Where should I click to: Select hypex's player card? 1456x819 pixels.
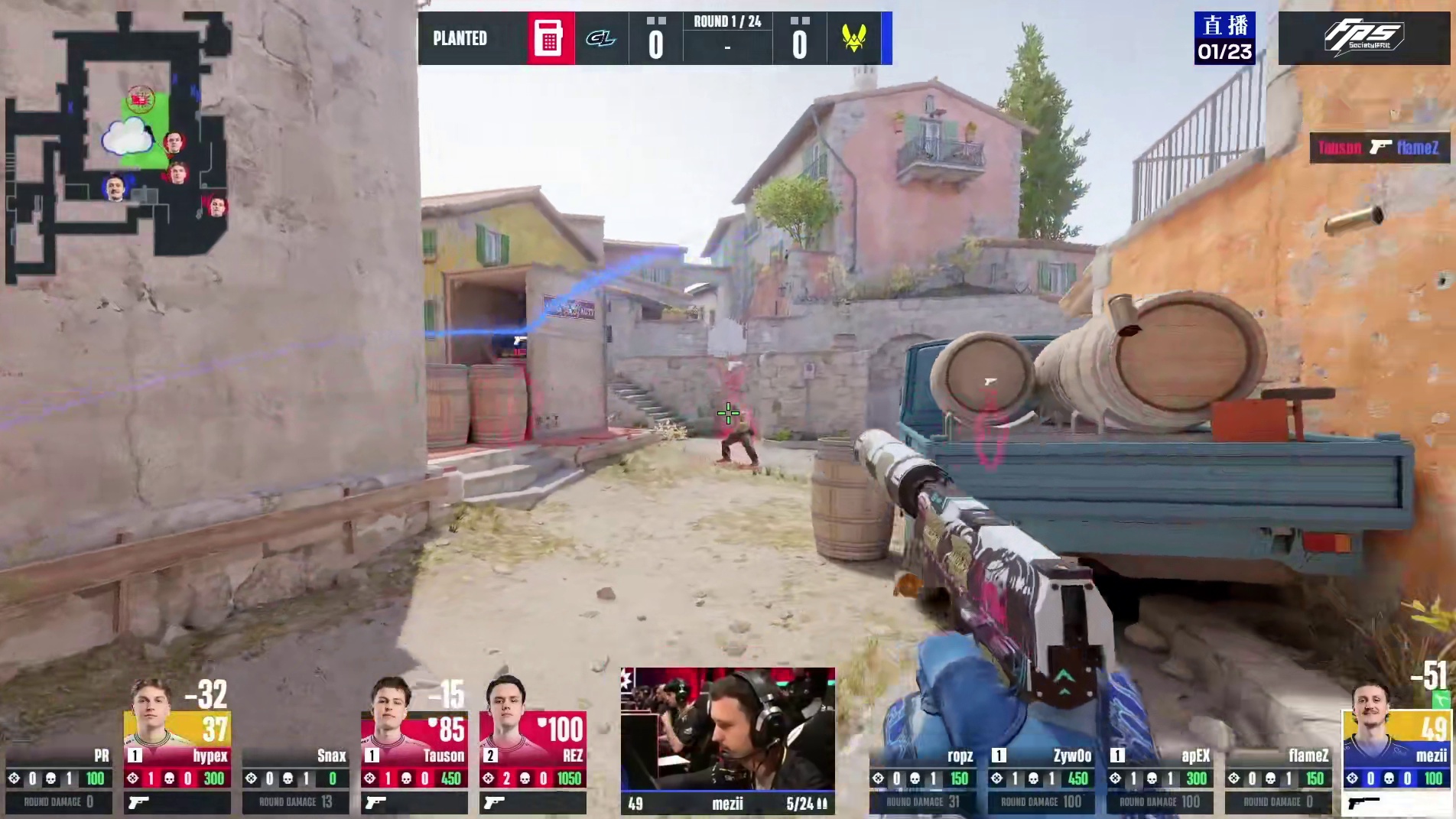point(177,746)
